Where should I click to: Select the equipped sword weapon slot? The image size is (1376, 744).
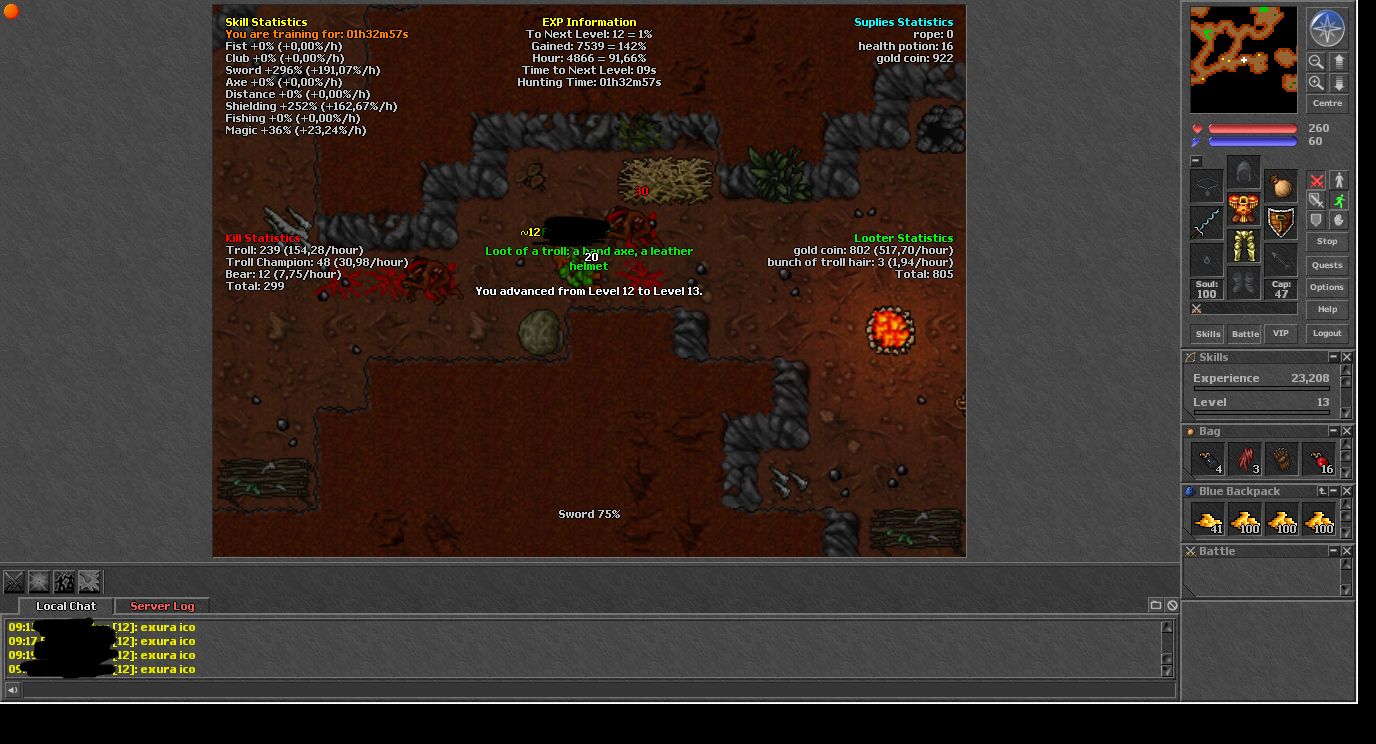pyautogui.click(x=1207, y=222)
